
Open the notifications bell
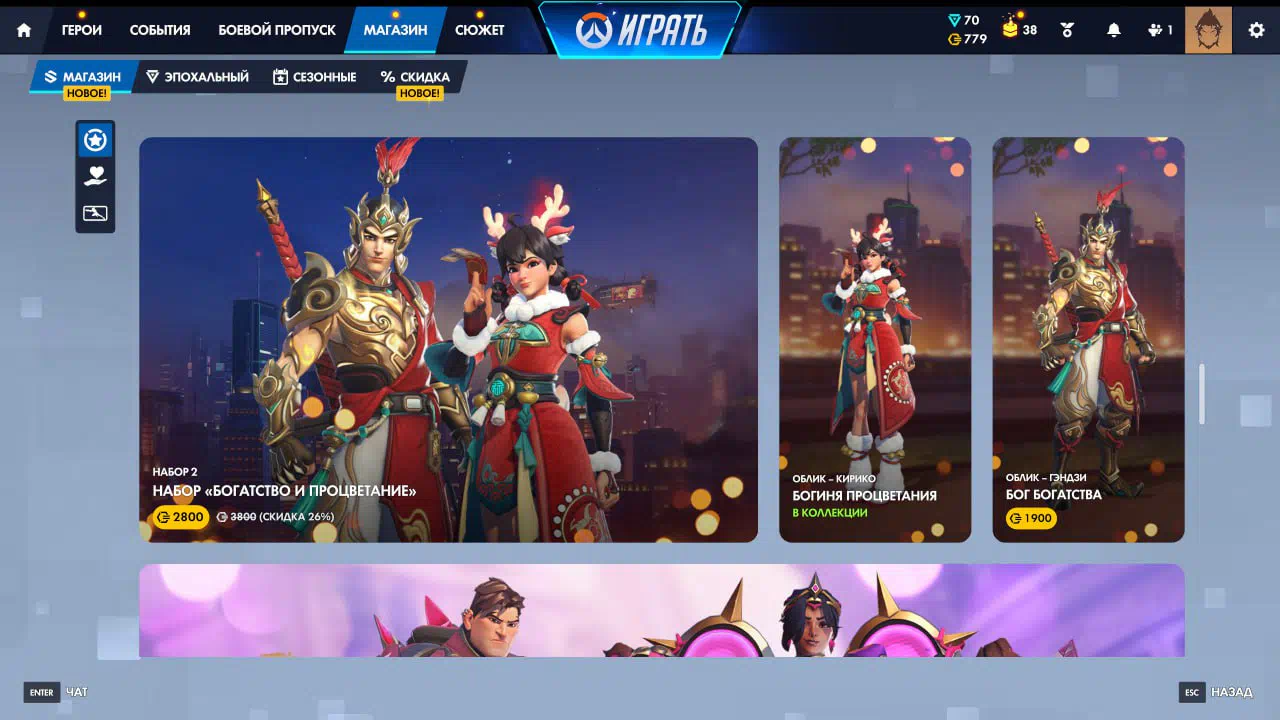point(1113,30)
